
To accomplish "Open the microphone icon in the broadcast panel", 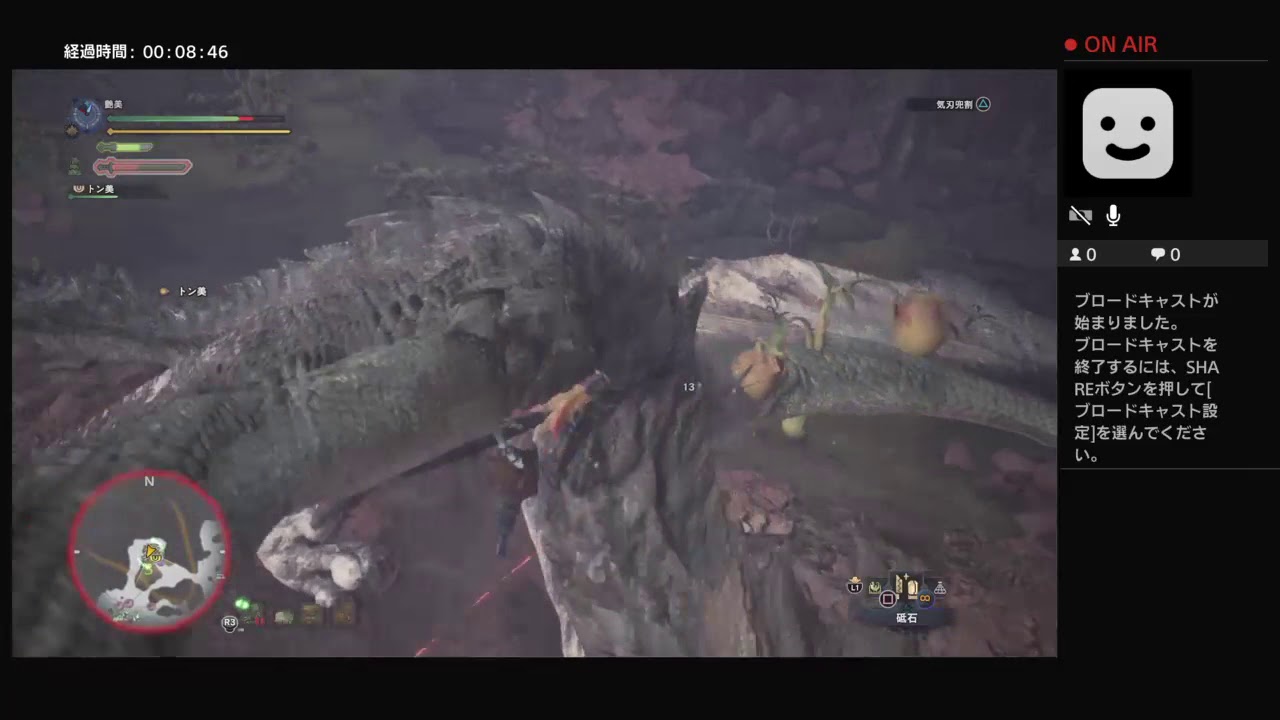I will tap(1113, 215).
